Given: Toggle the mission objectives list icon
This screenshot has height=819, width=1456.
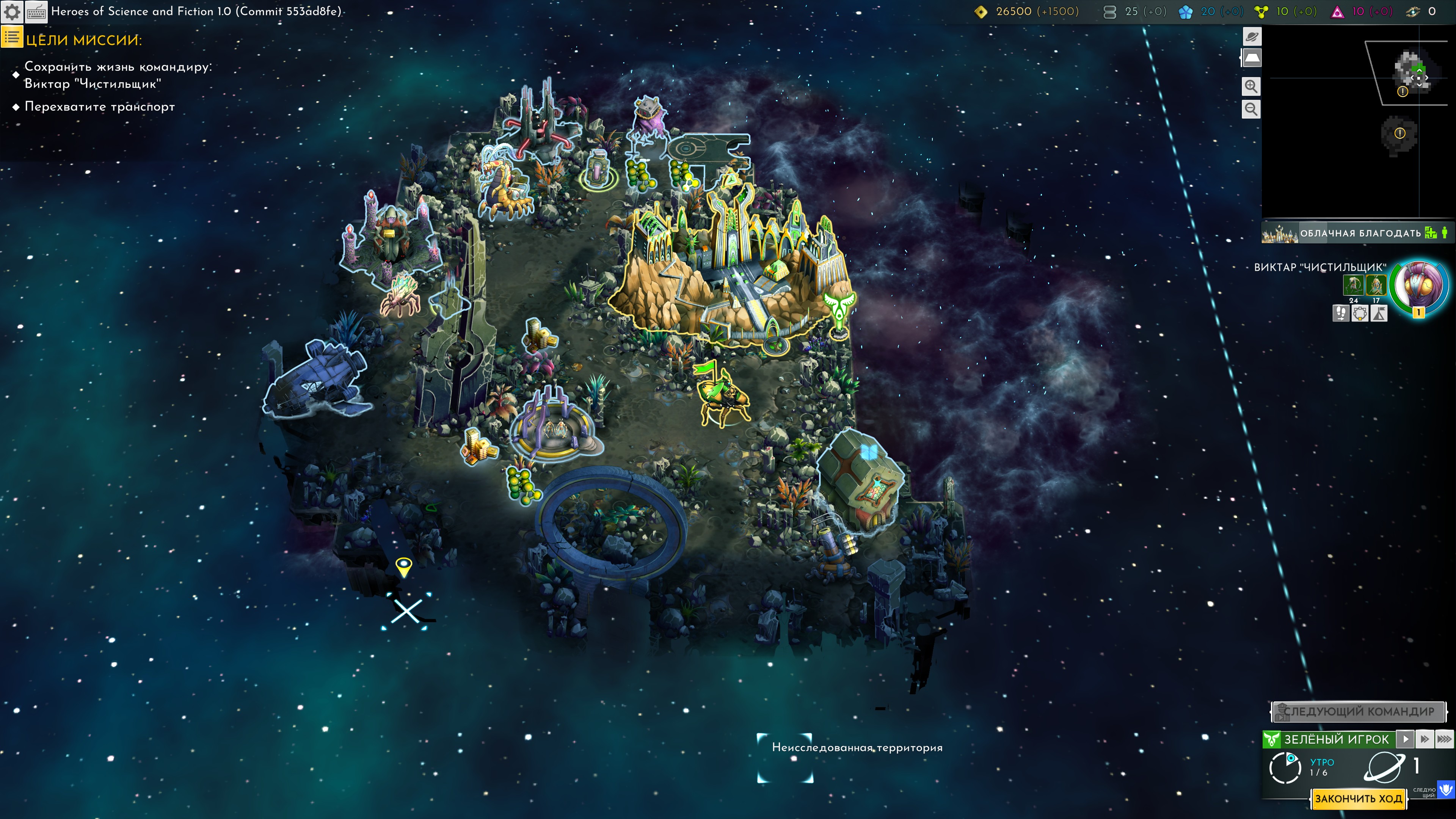Looking at the screenshot, I should tap(12, 38).
